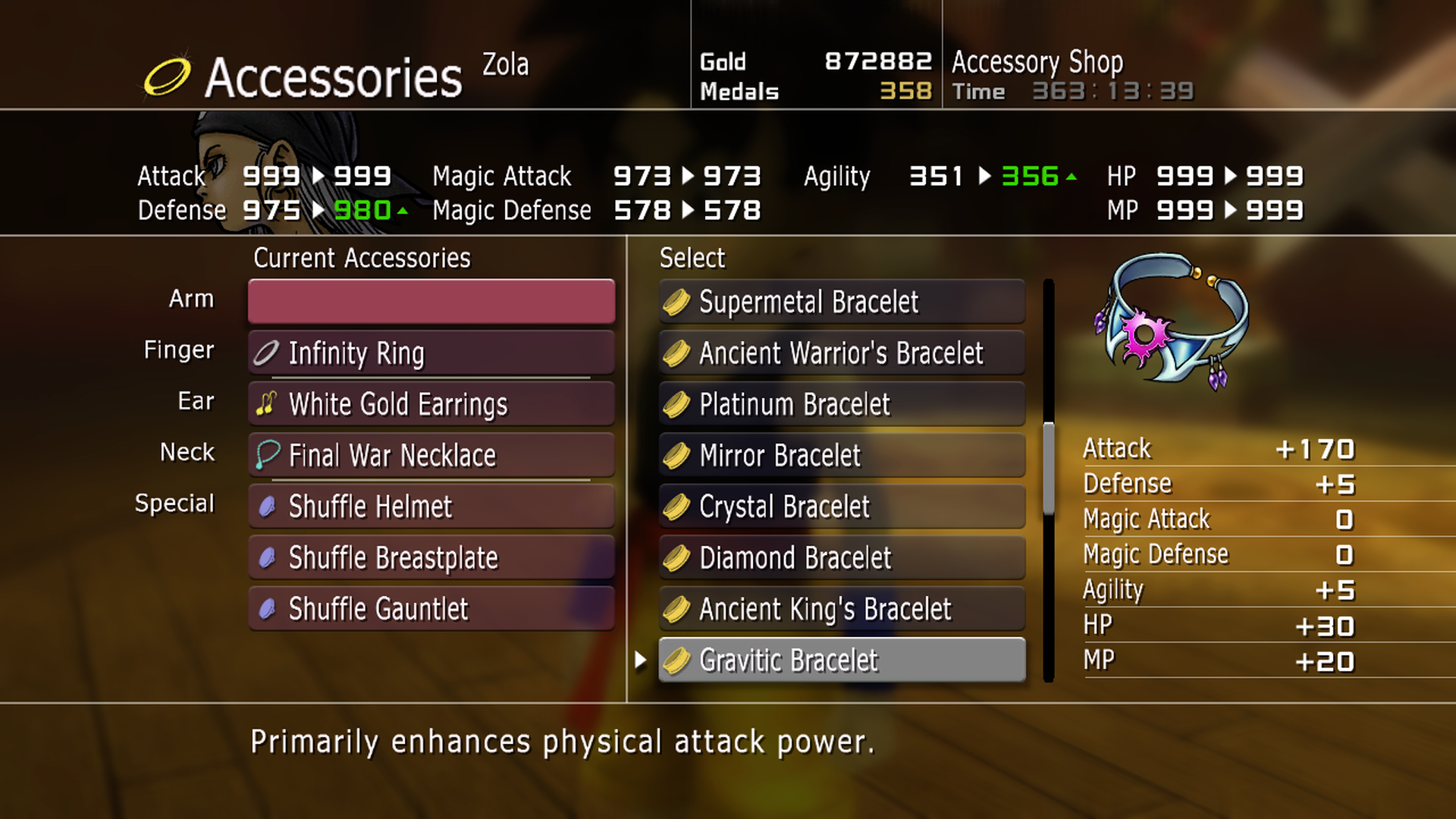Choose the Shuffle Breastplate slot
This screenshot has height=819, width=1456.
click(x=431, y=558)
